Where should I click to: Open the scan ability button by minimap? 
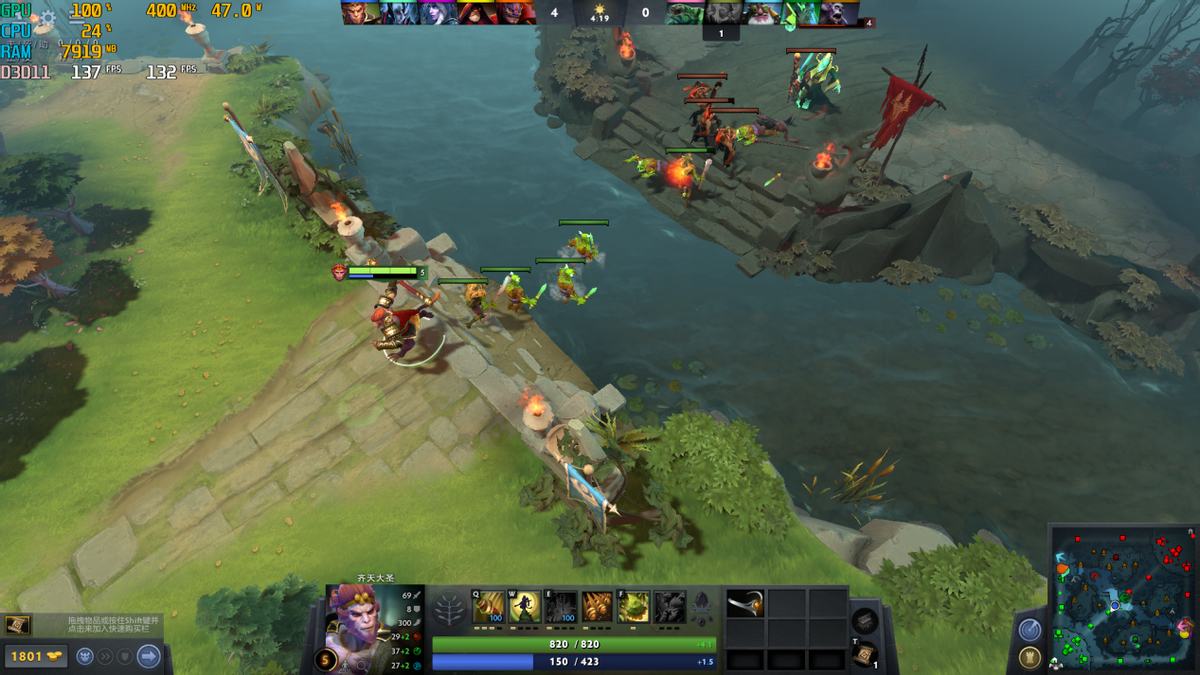(x=1029, y=630)
